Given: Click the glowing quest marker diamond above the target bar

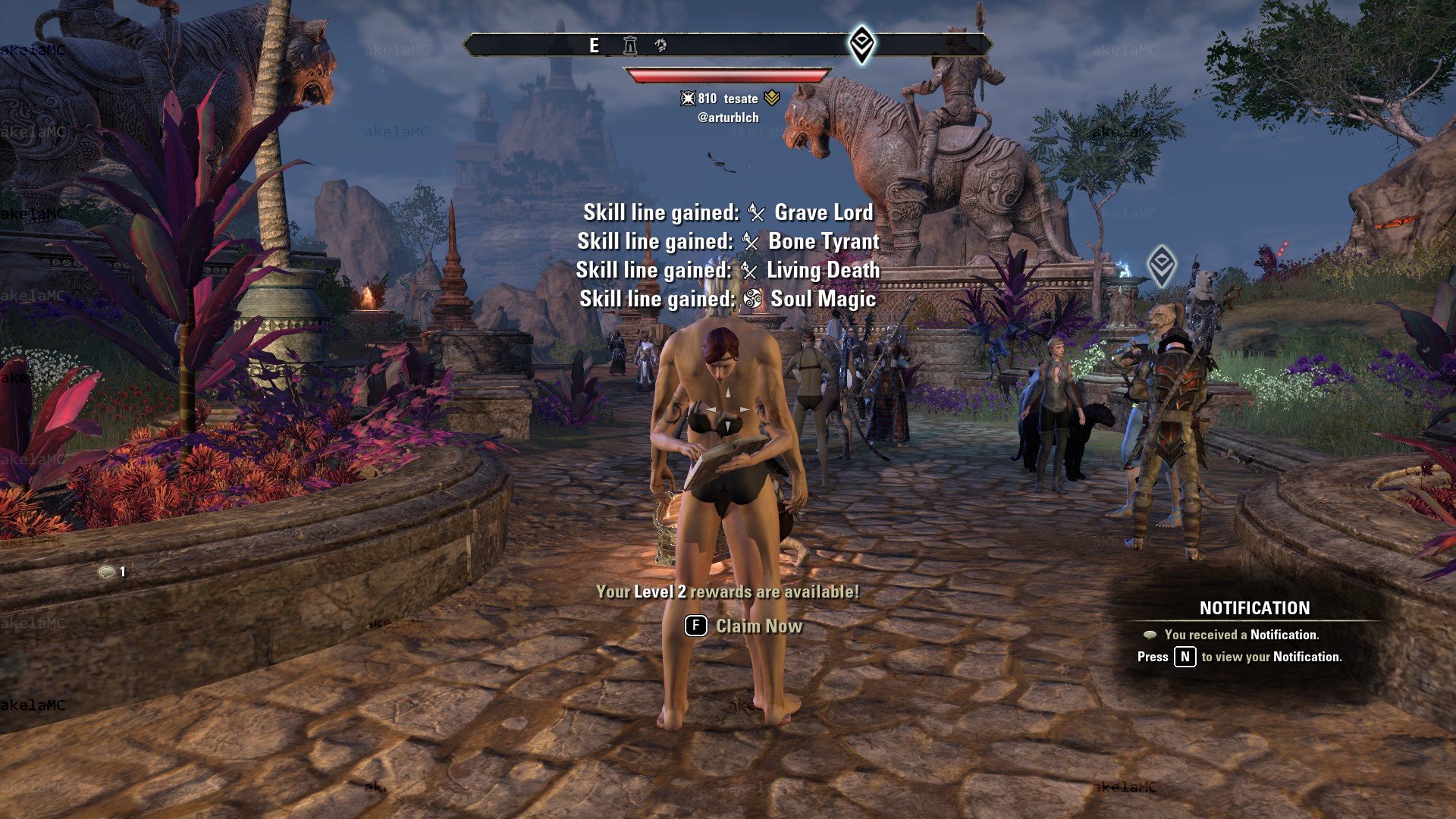Looking at the screenshot, I should coord(860,45).
